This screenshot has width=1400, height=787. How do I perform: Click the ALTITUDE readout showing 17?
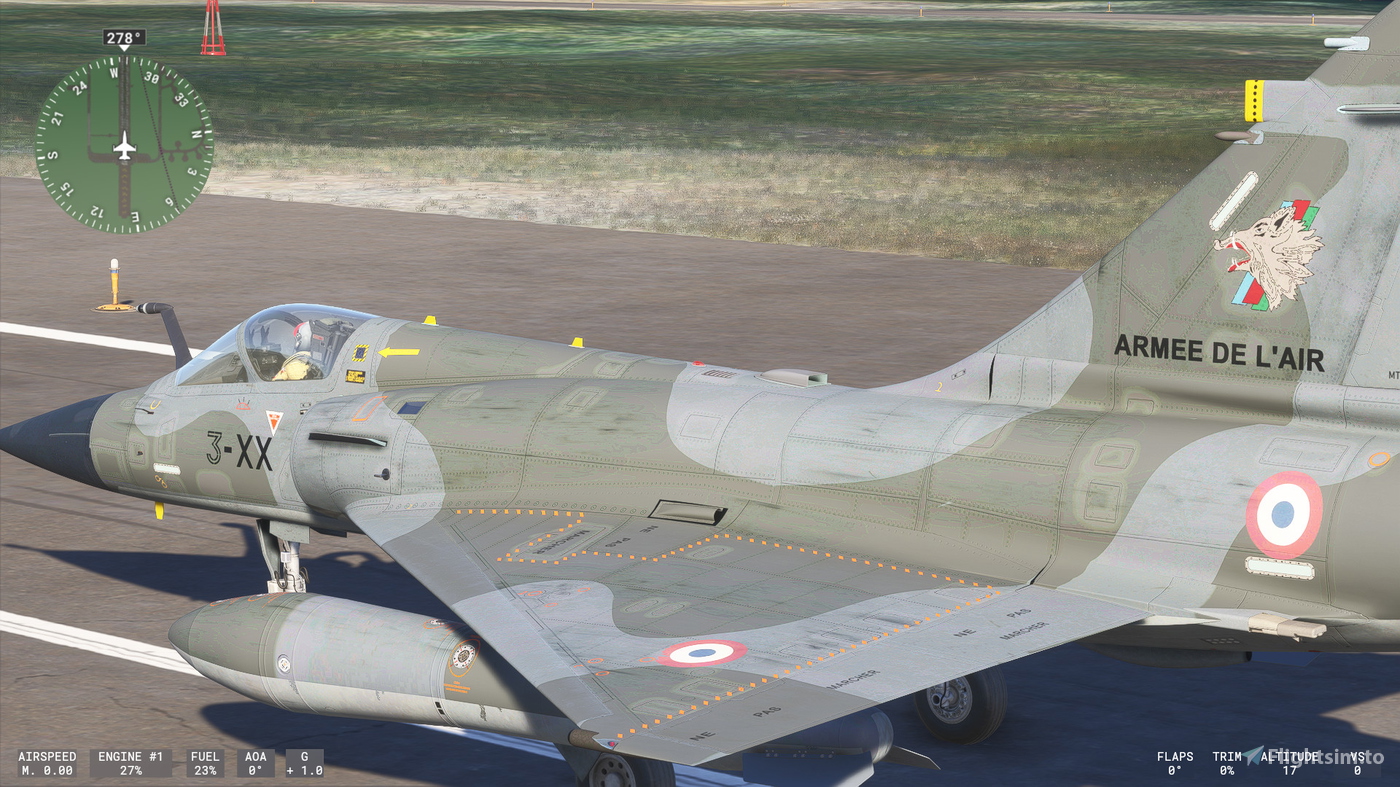pos(1292,765)
